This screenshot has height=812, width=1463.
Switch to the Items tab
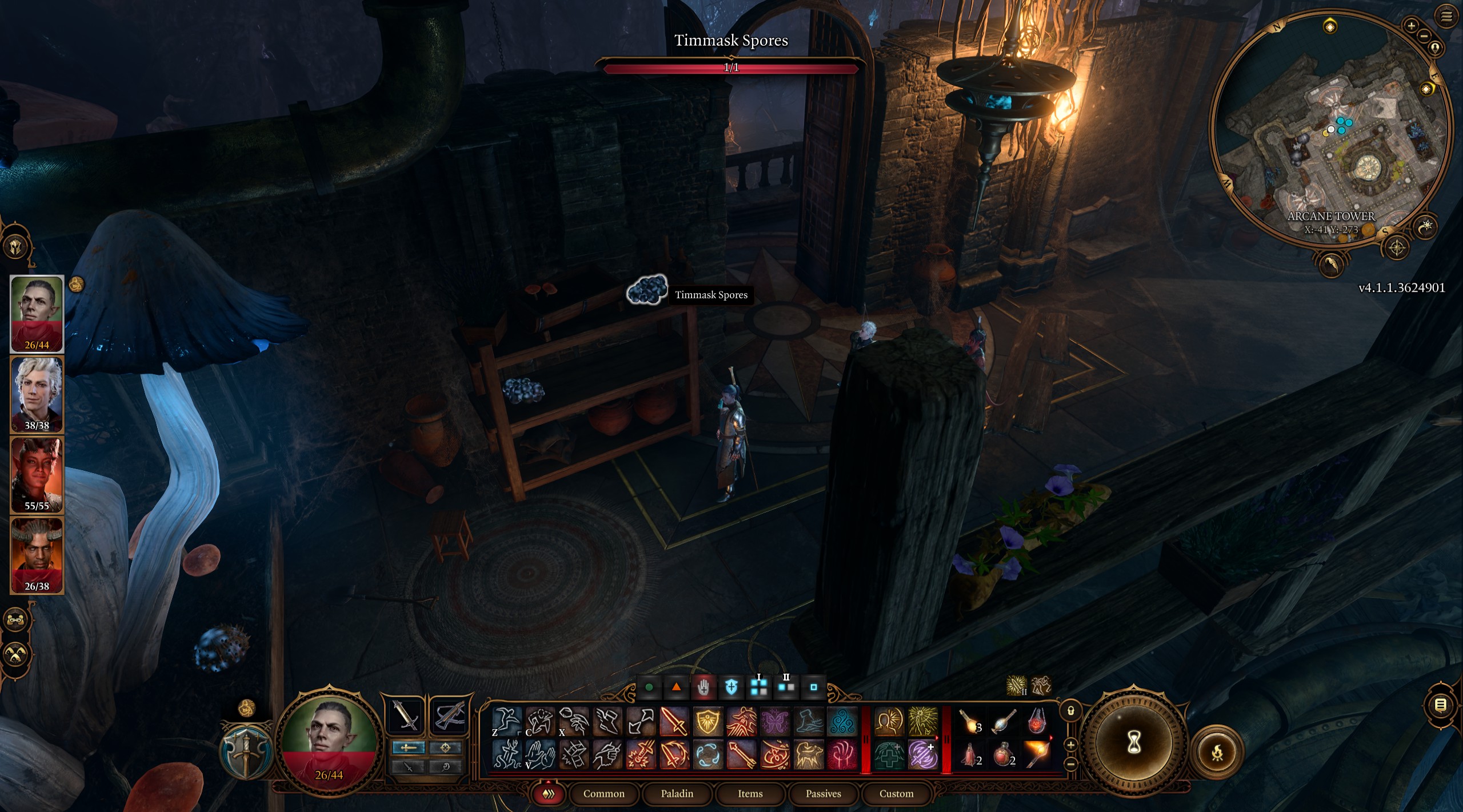tap(750, 794)
